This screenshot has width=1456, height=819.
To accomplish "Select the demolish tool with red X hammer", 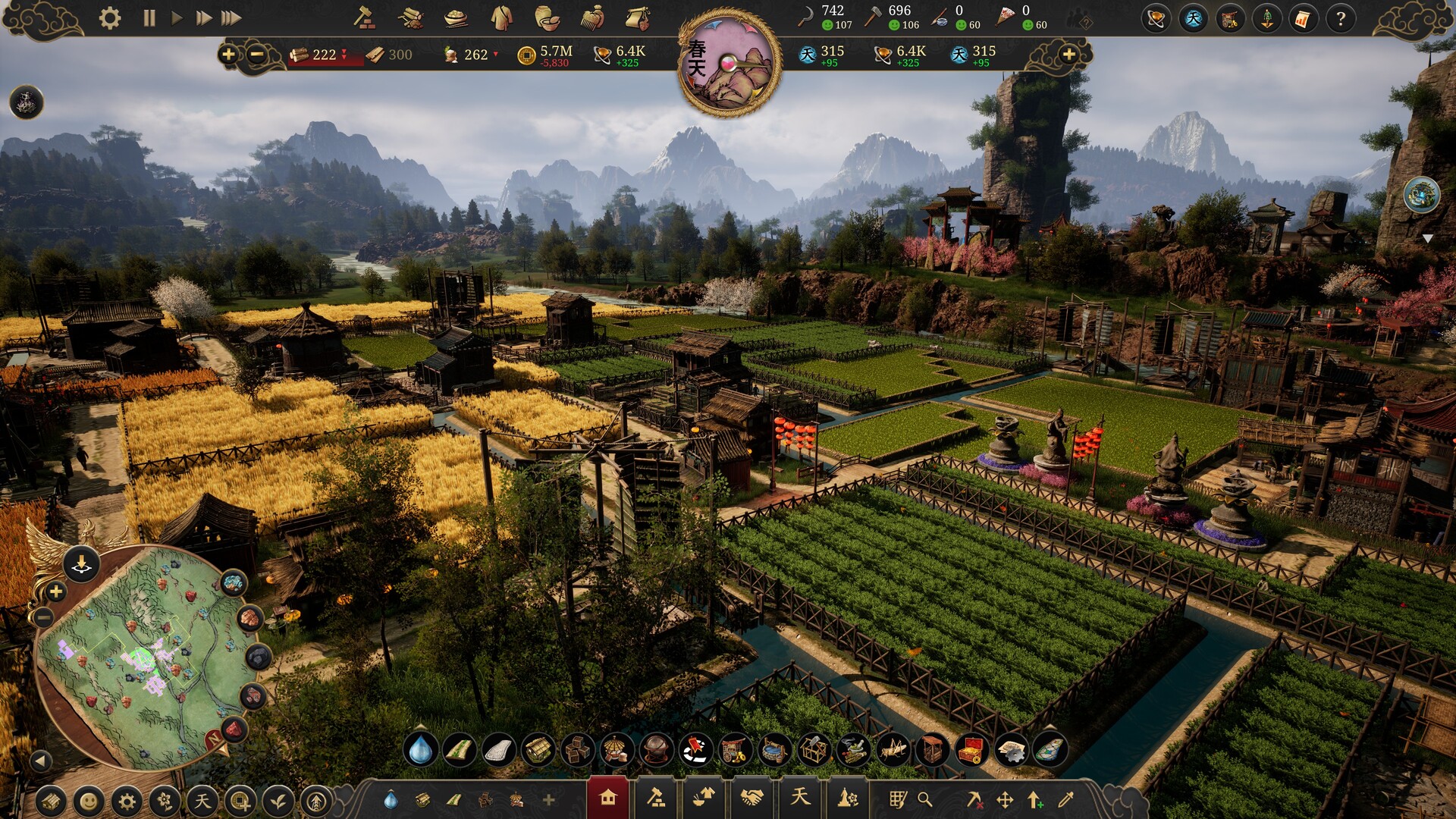I will point(976,800).
